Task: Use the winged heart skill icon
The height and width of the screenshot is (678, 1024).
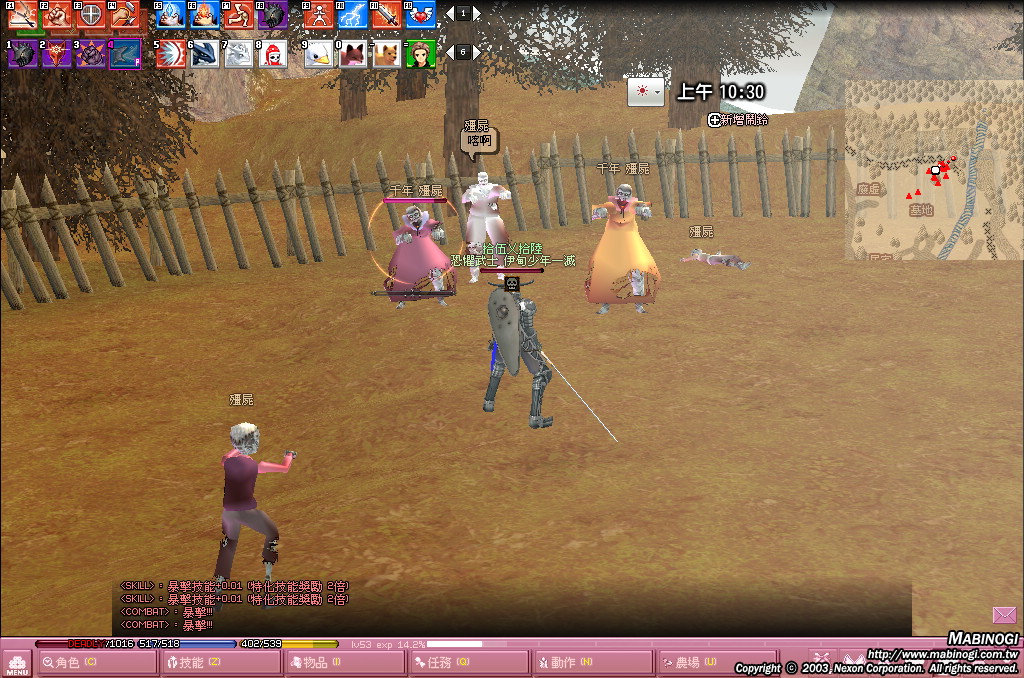Action: coord(420,15)
